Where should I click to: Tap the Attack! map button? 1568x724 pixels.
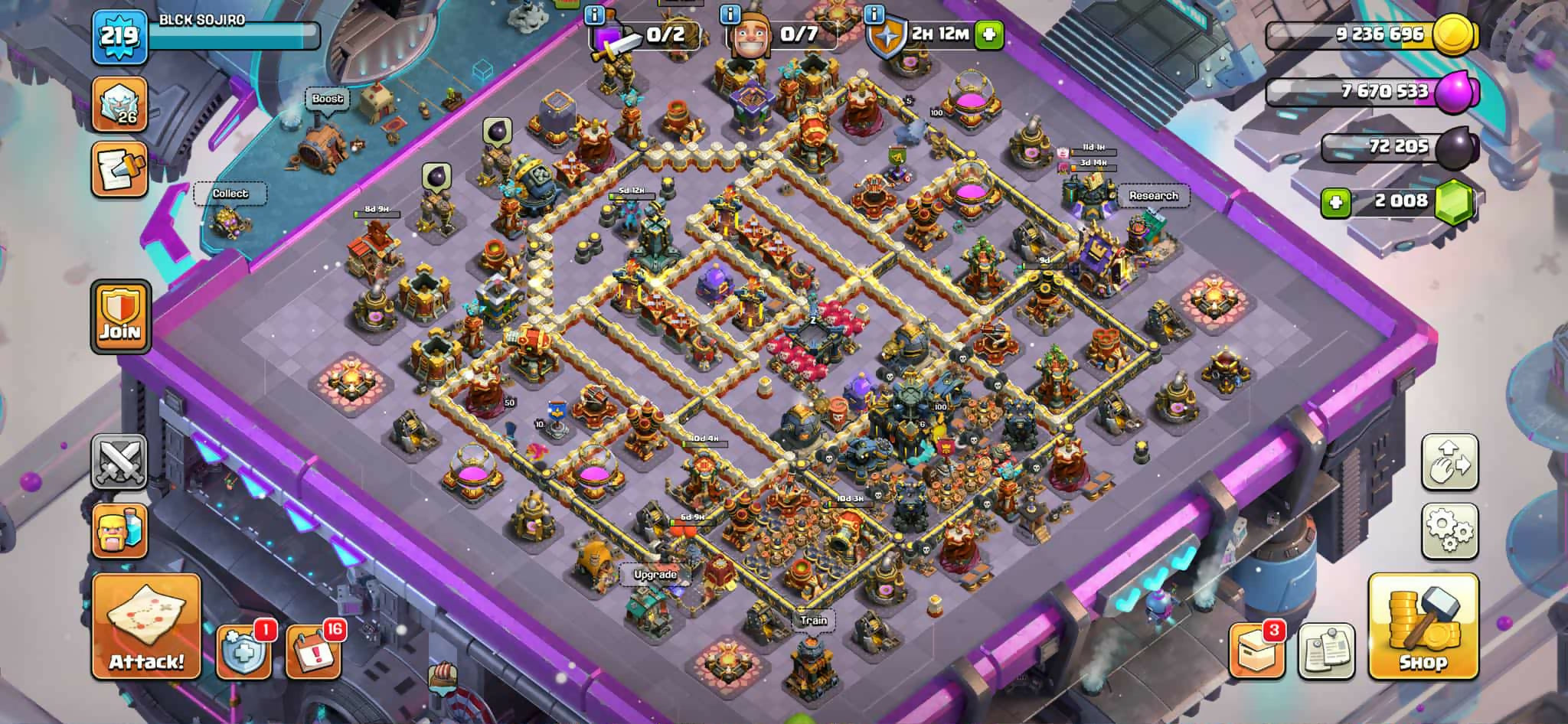coord(146,627)
